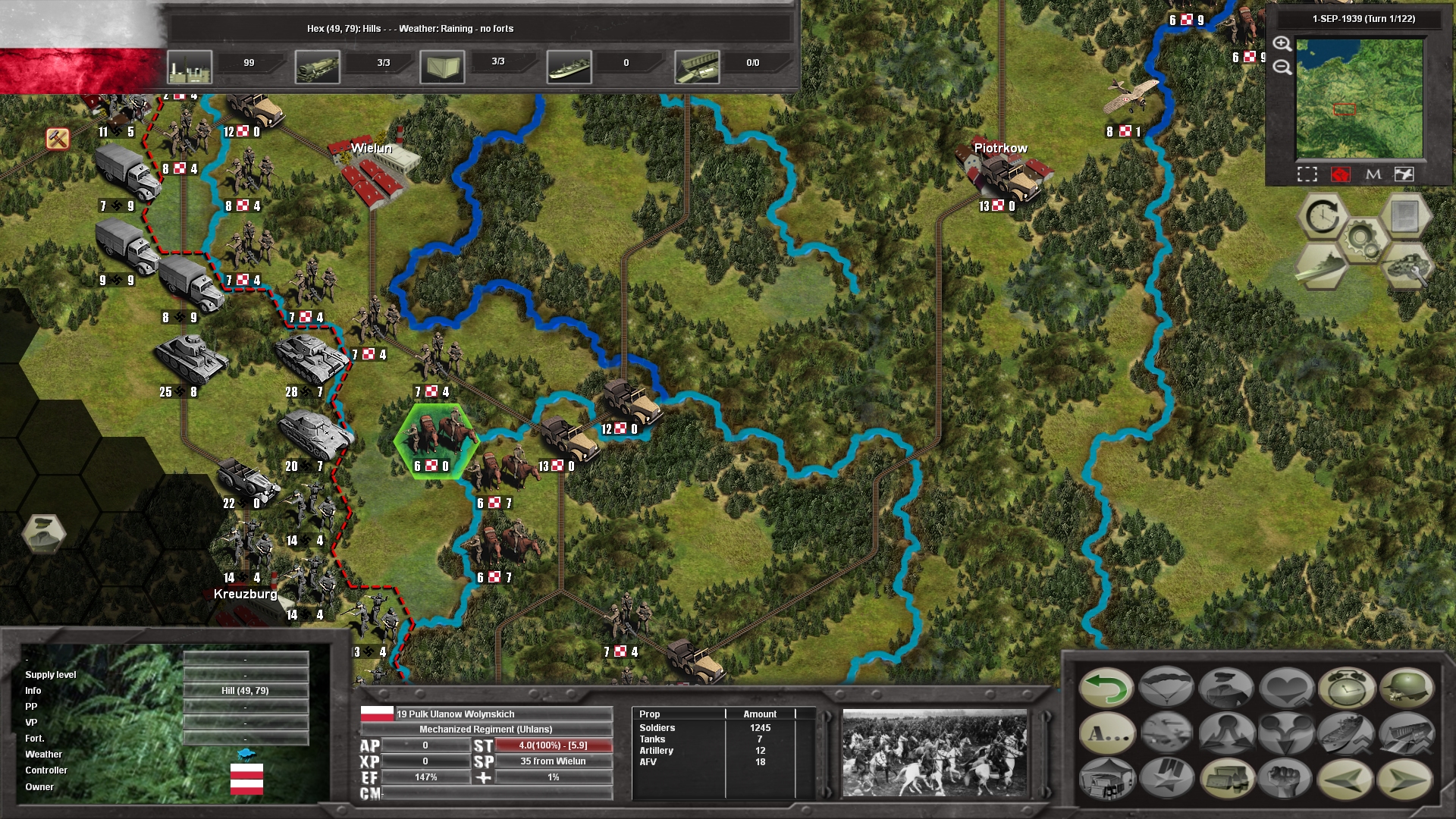The image size is (1456, 819).
Task: Put the unit to sleep with alarm clock
Action: (1347, 688)
